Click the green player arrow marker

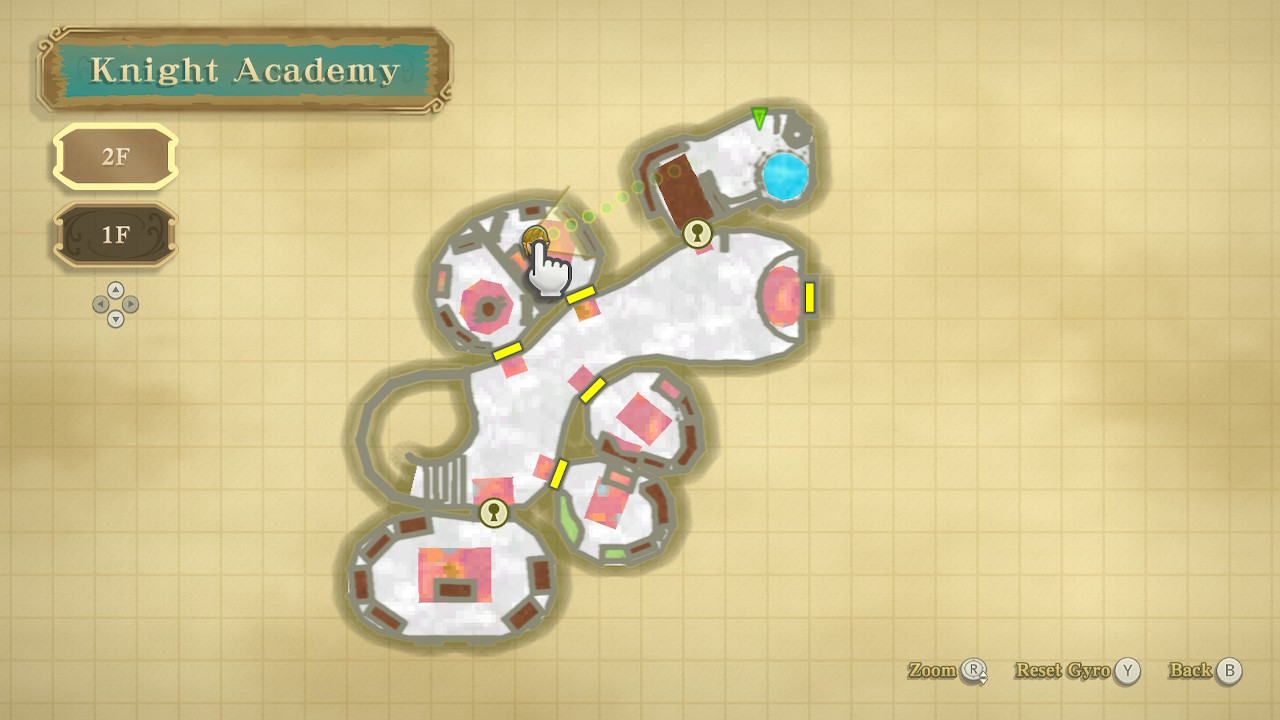(759, 118)
